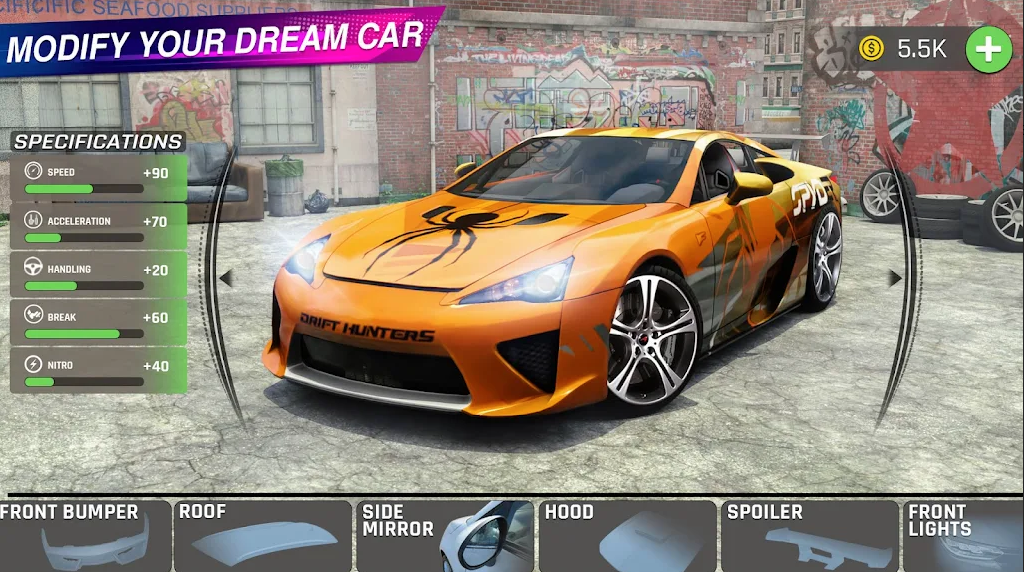Select the Spoiler customization category
This screenshot has width=1024, height=572.
(x=810, y=536)
